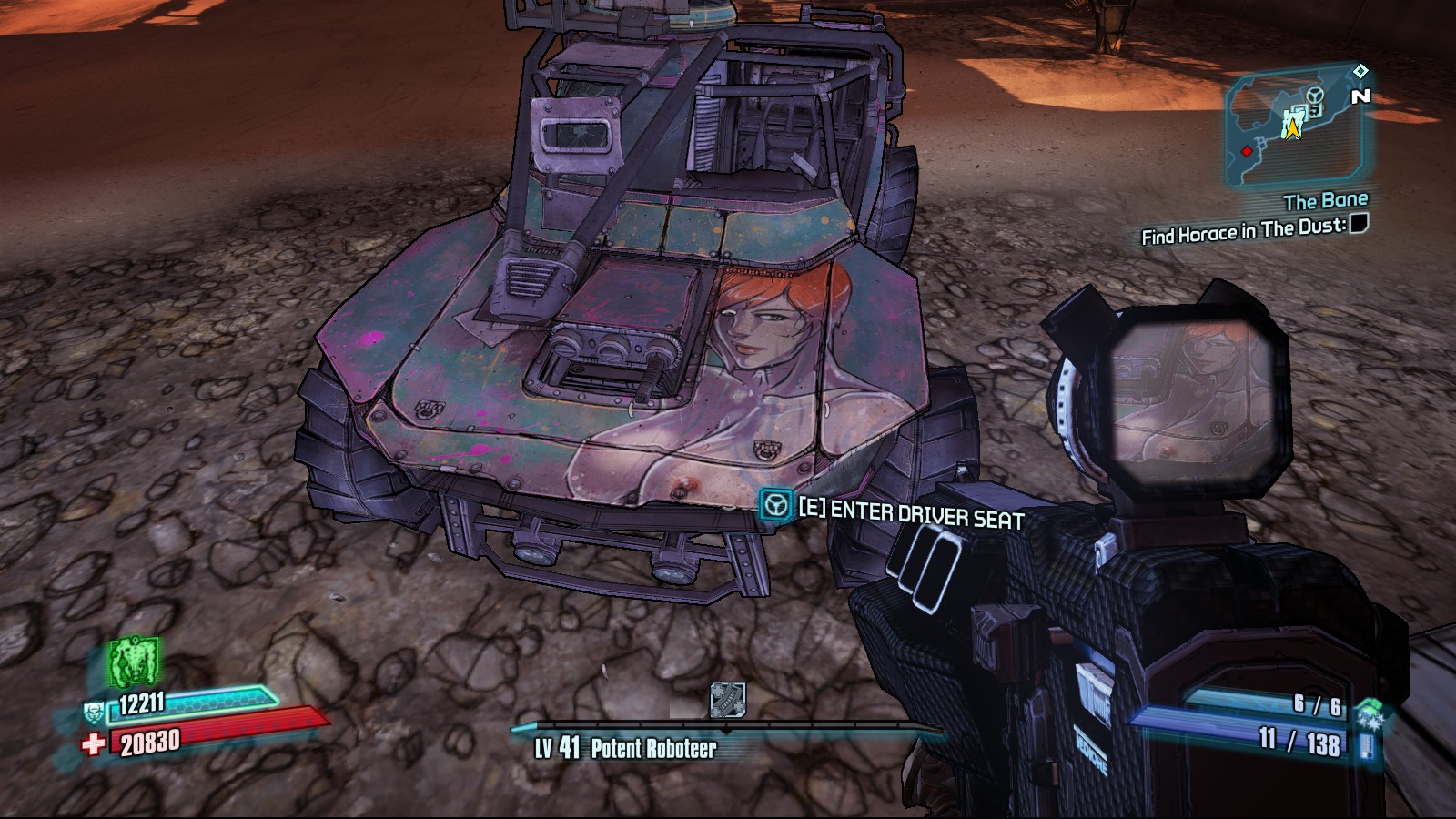Click the skill icon above experience bar
The image size is (1456, 819).
click(x=727, y=700)
